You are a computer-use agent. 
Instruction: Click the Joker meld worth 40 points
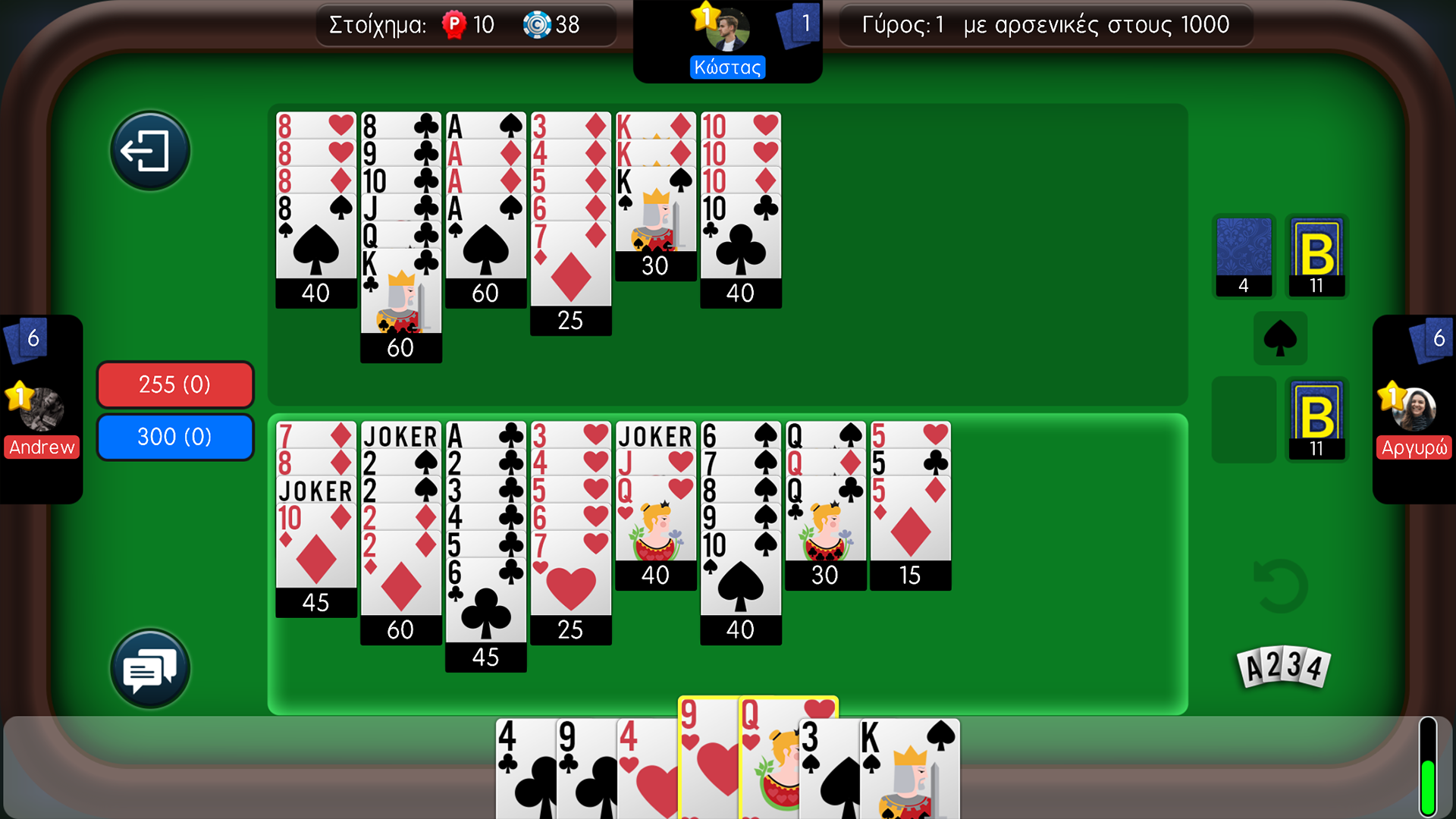pos(654,493)
